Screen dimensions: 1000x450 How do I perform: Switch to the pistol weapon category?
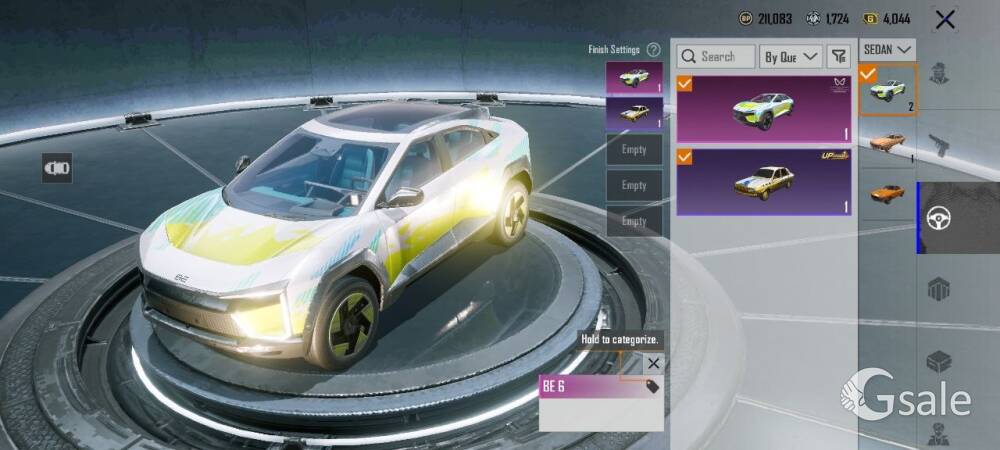[x=939, y=146]
